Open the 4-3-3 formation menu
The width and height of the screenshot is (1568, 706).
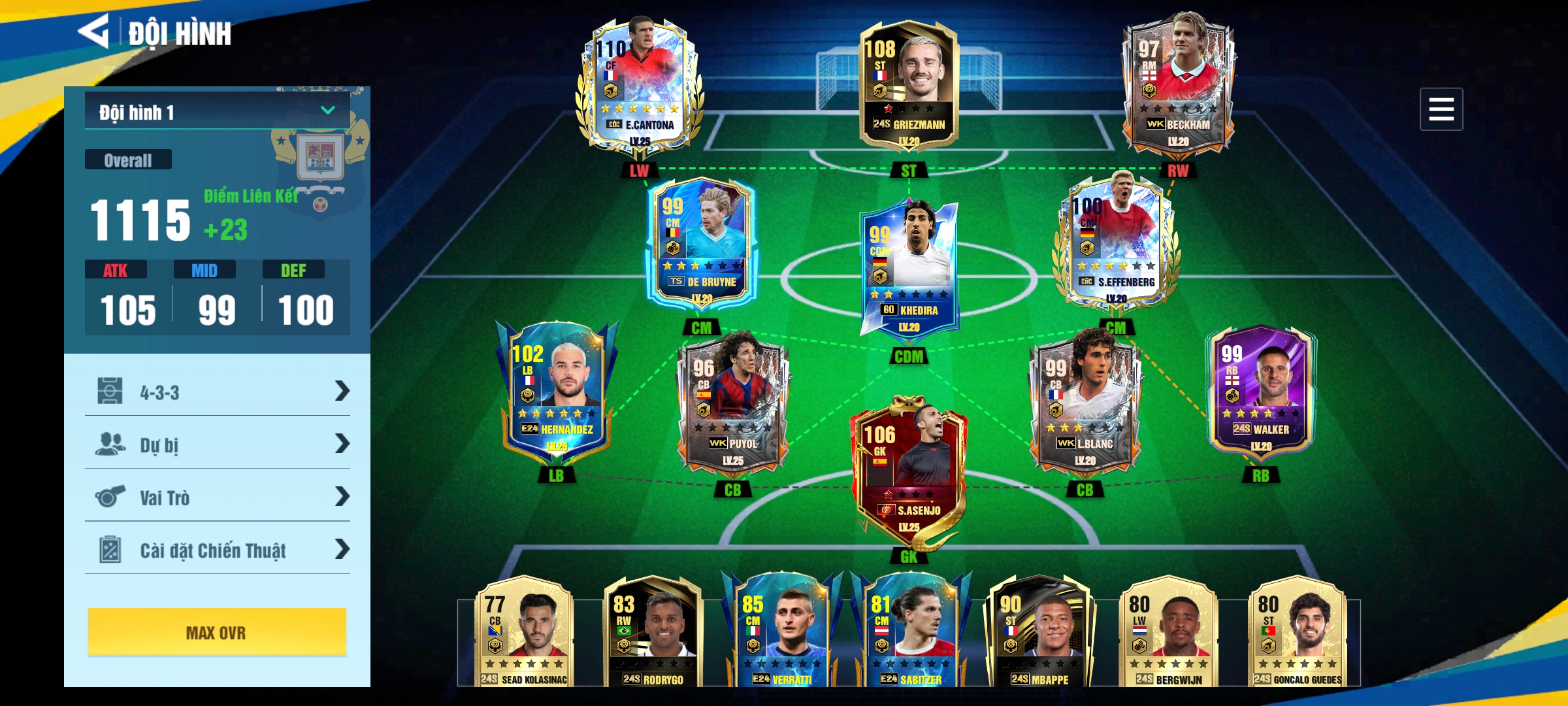click(x=217, y=392)
